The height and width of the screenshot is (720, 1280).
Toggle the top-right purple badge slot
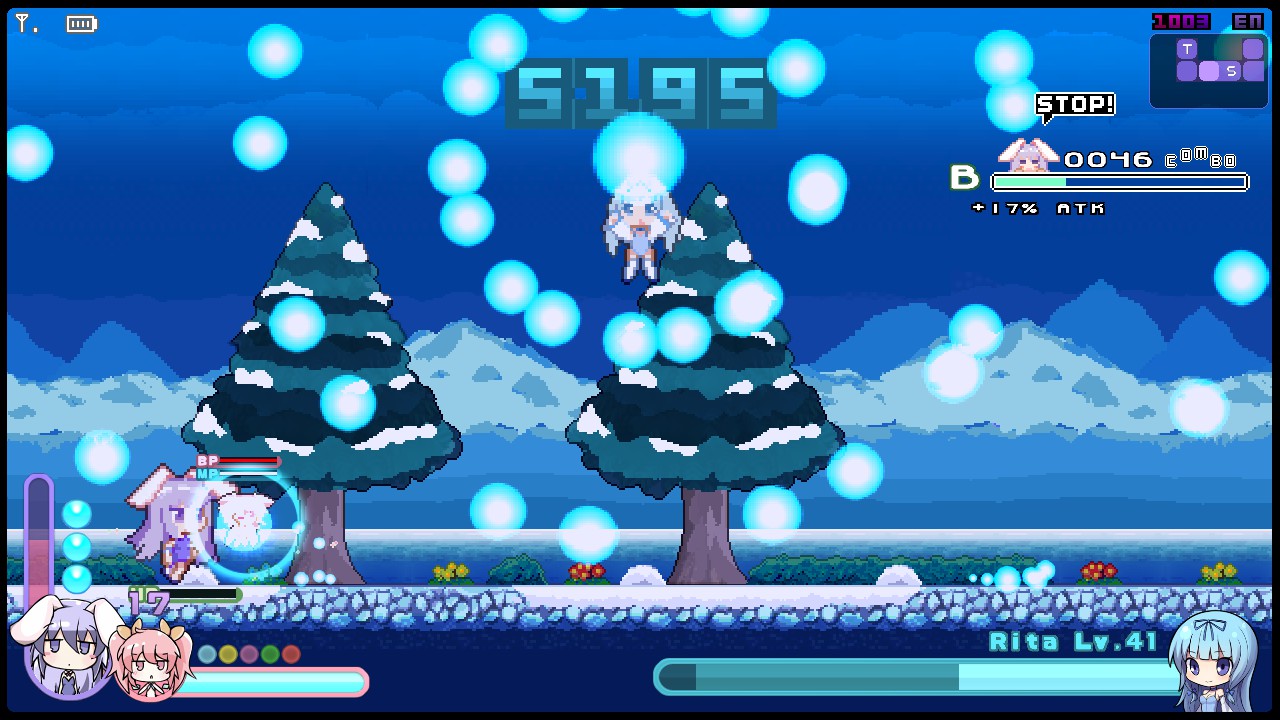click(1251, 46)
